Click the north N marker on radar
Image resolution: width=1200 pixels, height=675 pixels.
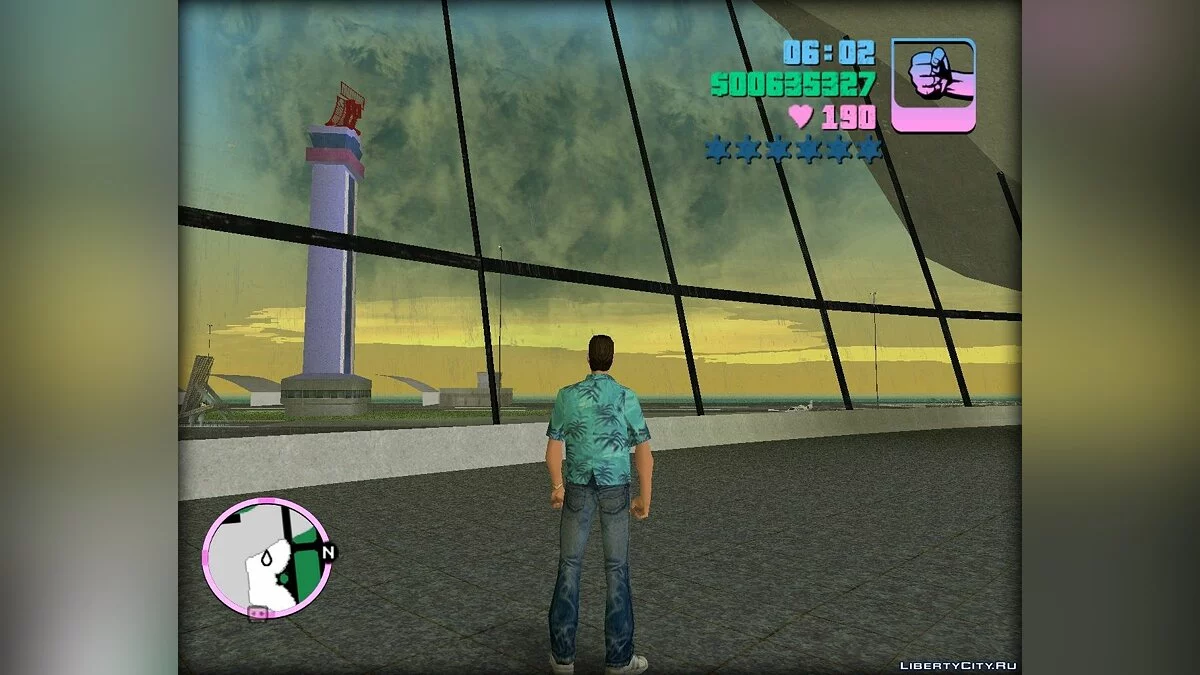328,551
